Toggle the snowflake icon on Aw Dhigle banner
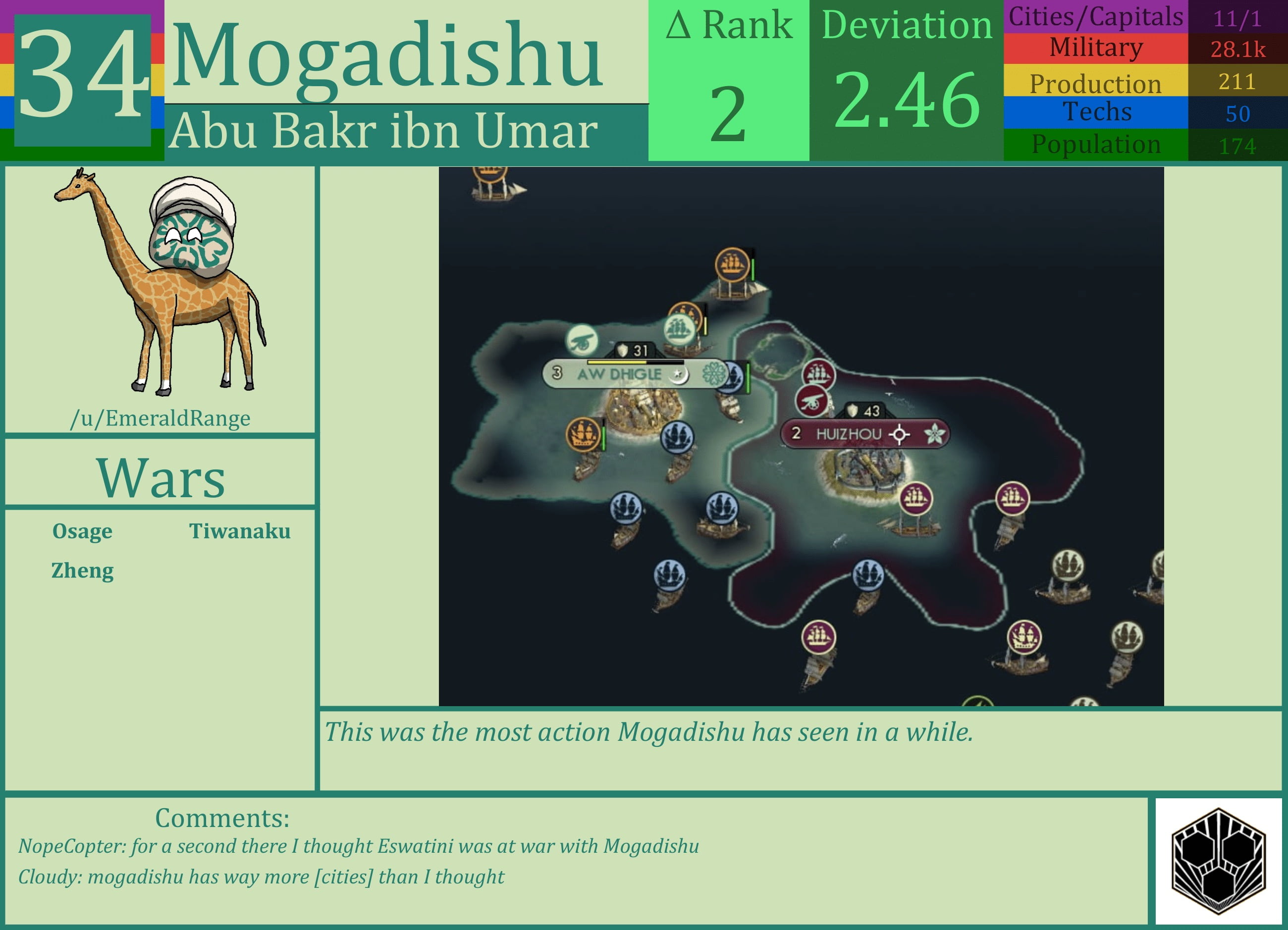 (x=713, y=373)
